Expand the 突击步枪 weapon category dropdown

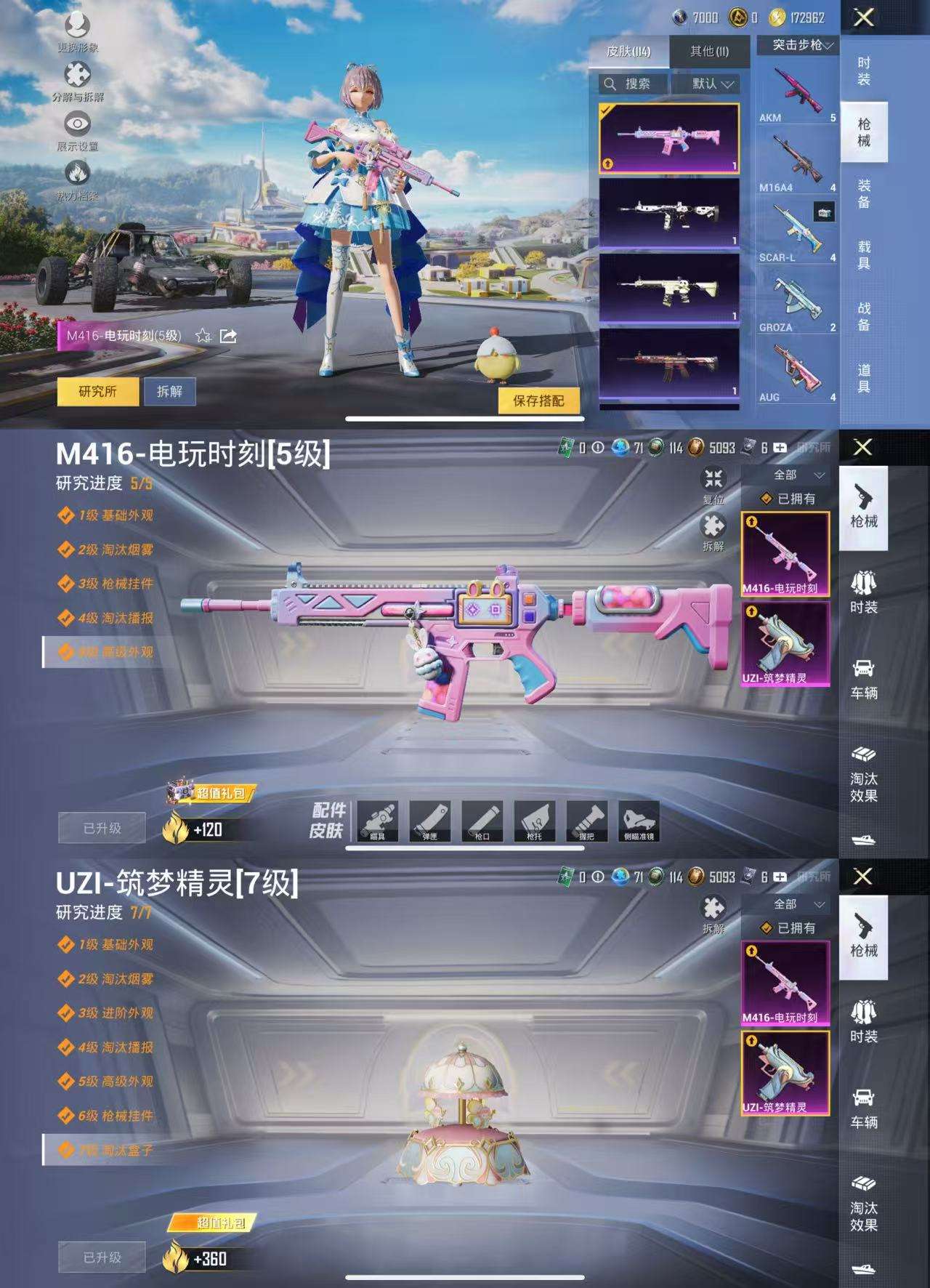[796, 45]
